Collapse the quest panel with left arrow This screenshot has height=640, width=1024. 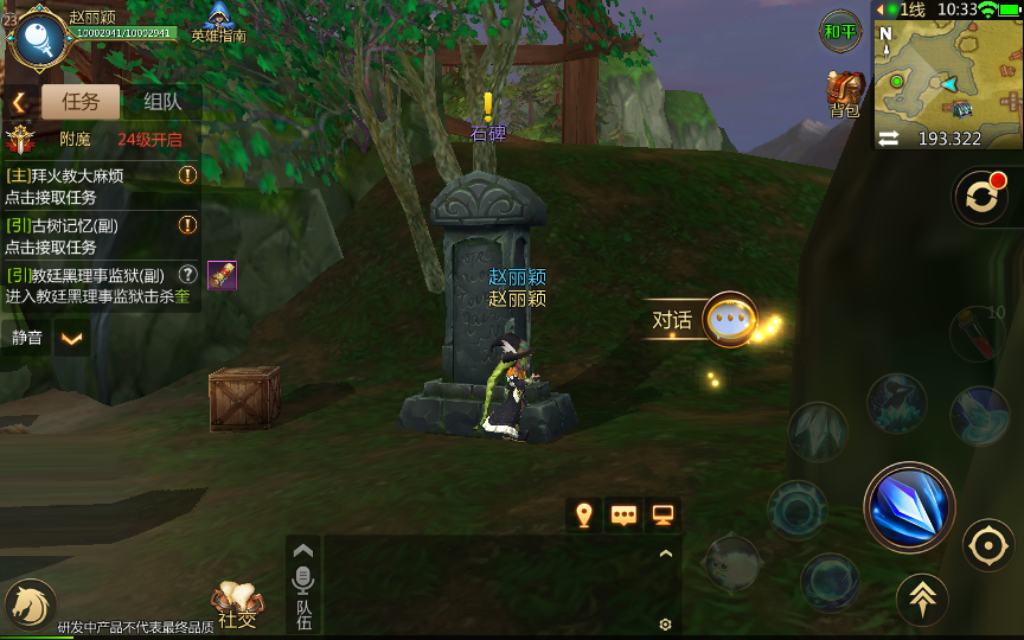click(x=18, y=102)
